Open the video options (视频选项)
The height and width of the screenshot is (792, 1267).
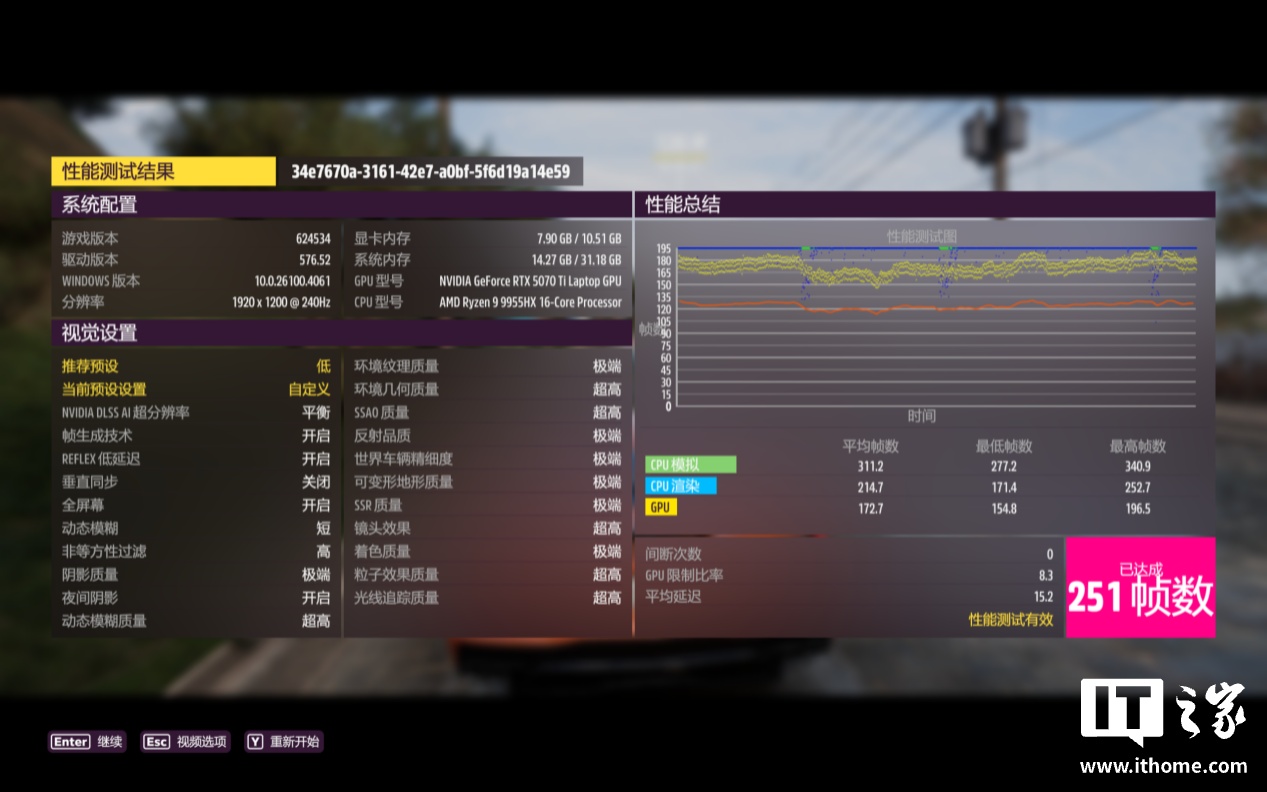[x=185, y=742]
